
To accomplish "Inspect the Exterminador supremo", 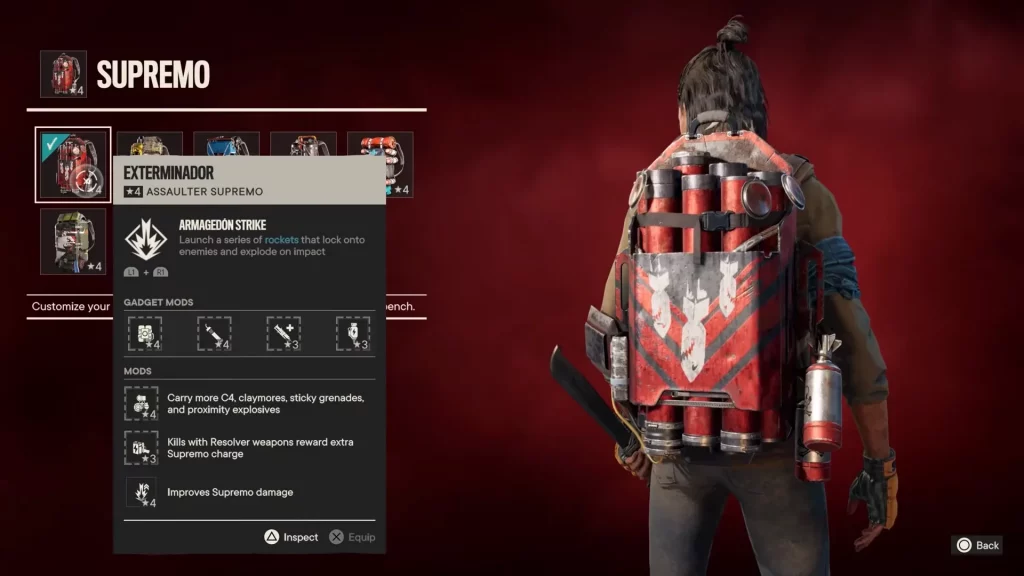I will point(291,537).
